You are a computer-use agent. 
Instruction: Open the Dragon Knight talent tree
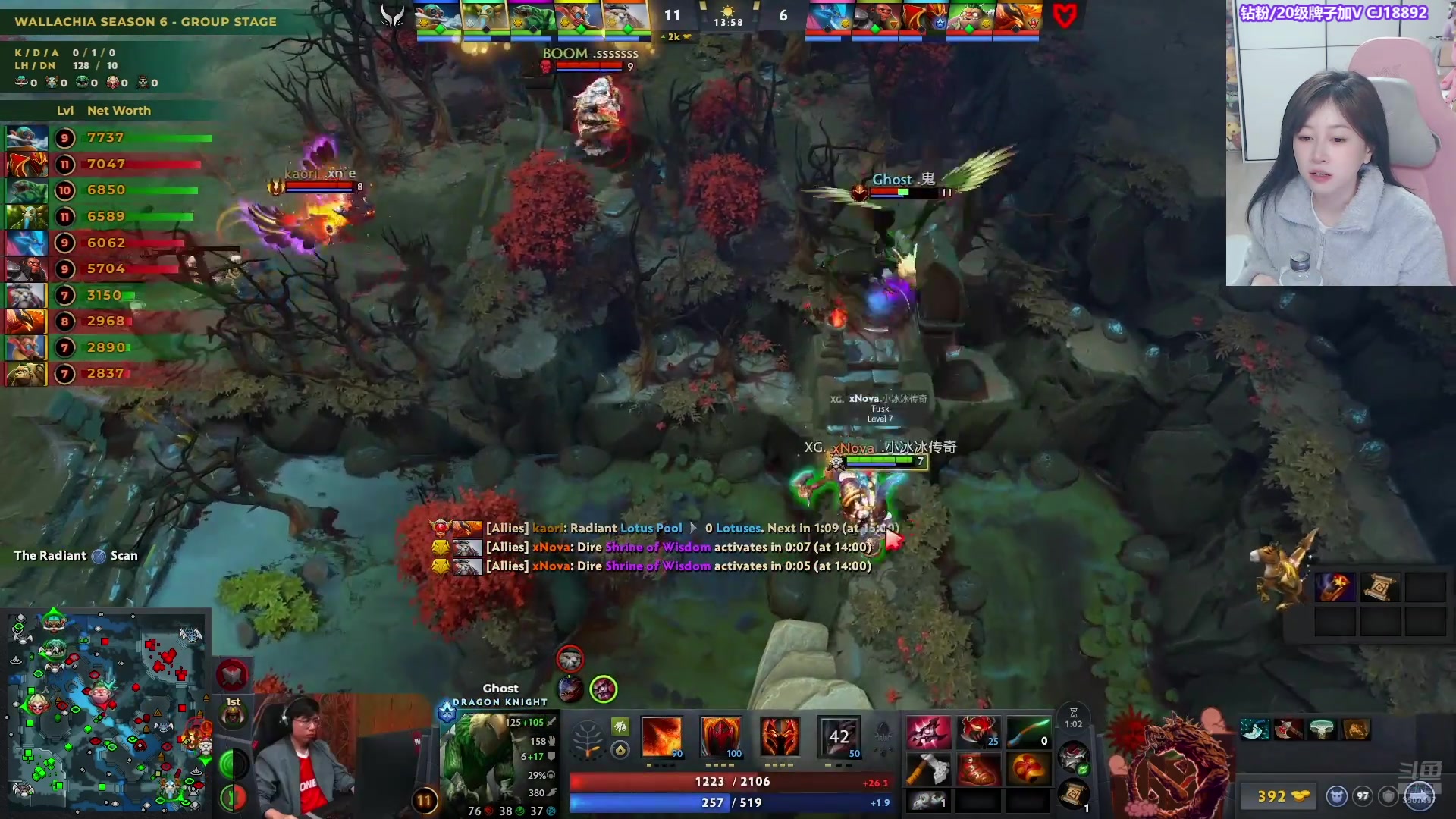[586, 738]
